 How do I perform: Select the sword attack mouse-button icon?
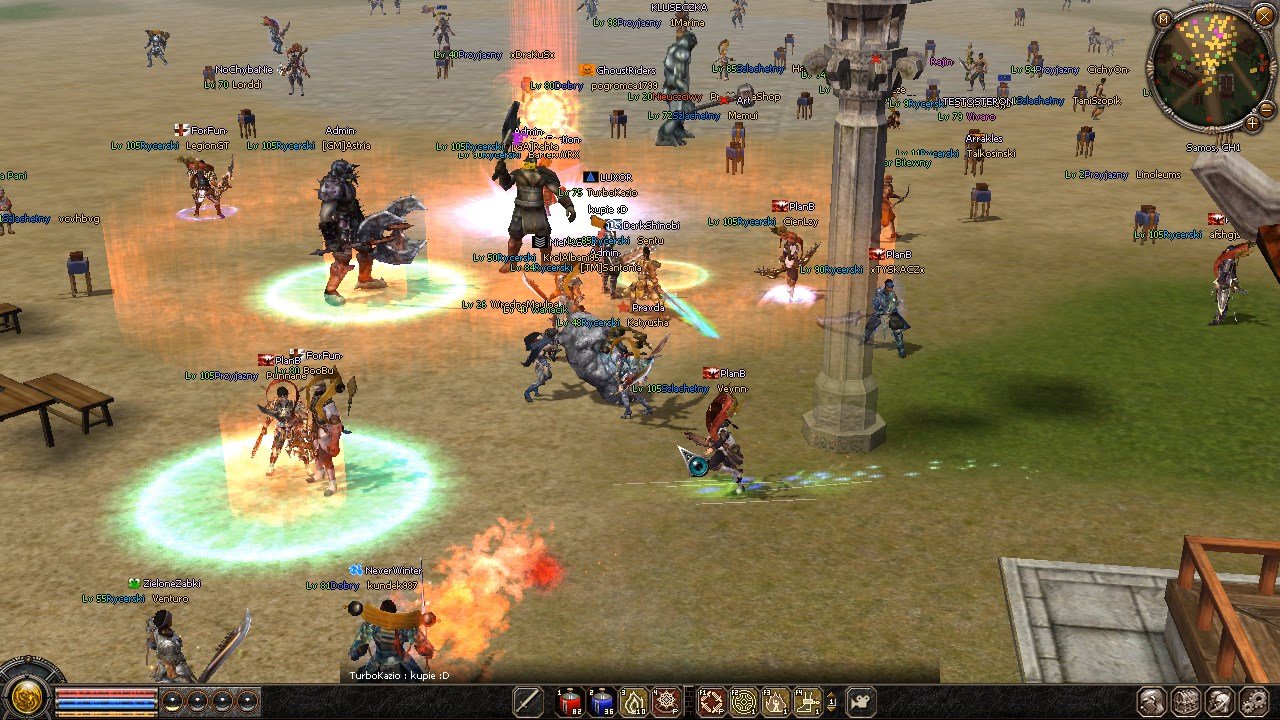[528, 702]
